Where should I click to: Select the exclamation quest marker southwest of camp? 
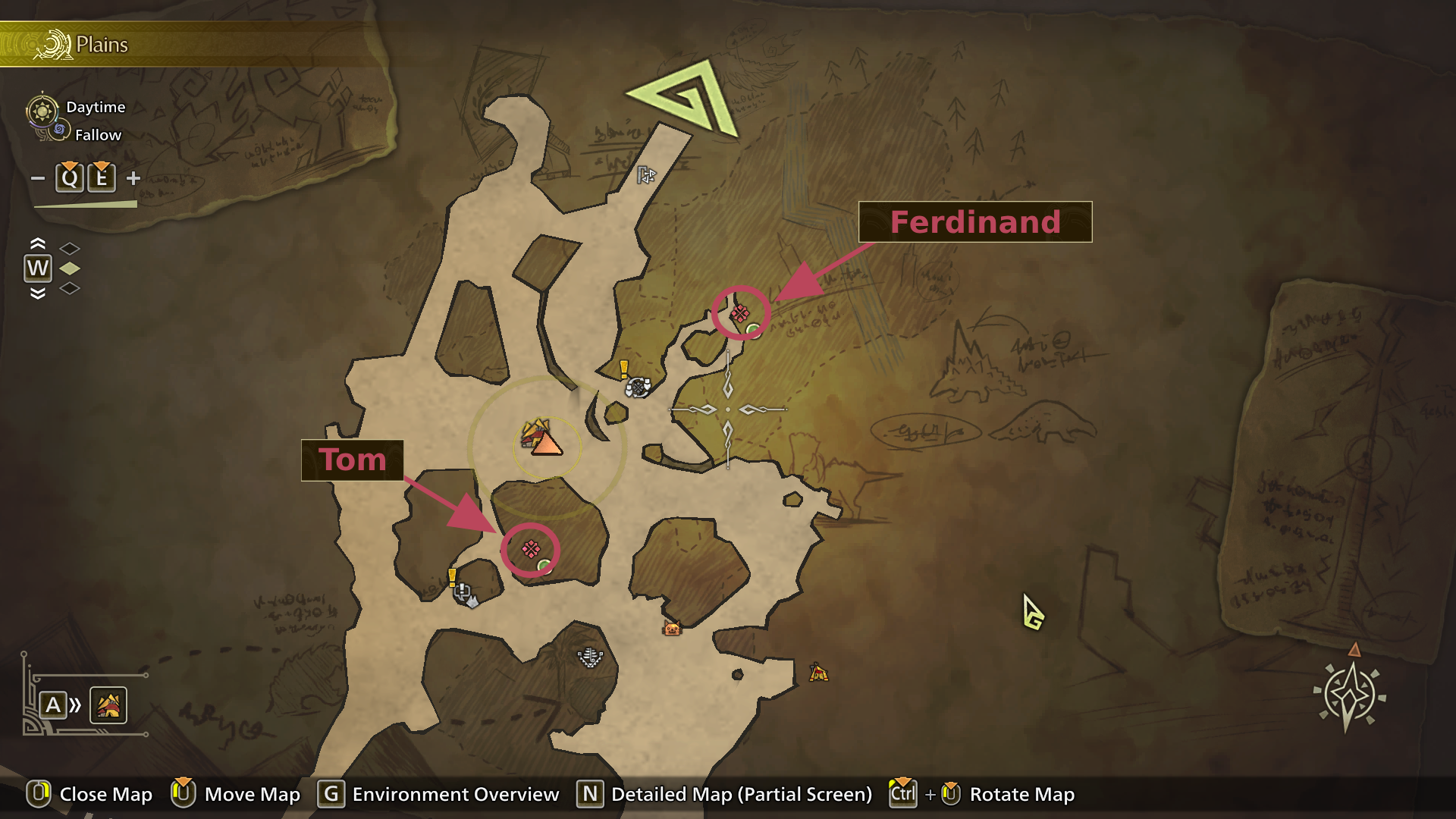point(453,578)
